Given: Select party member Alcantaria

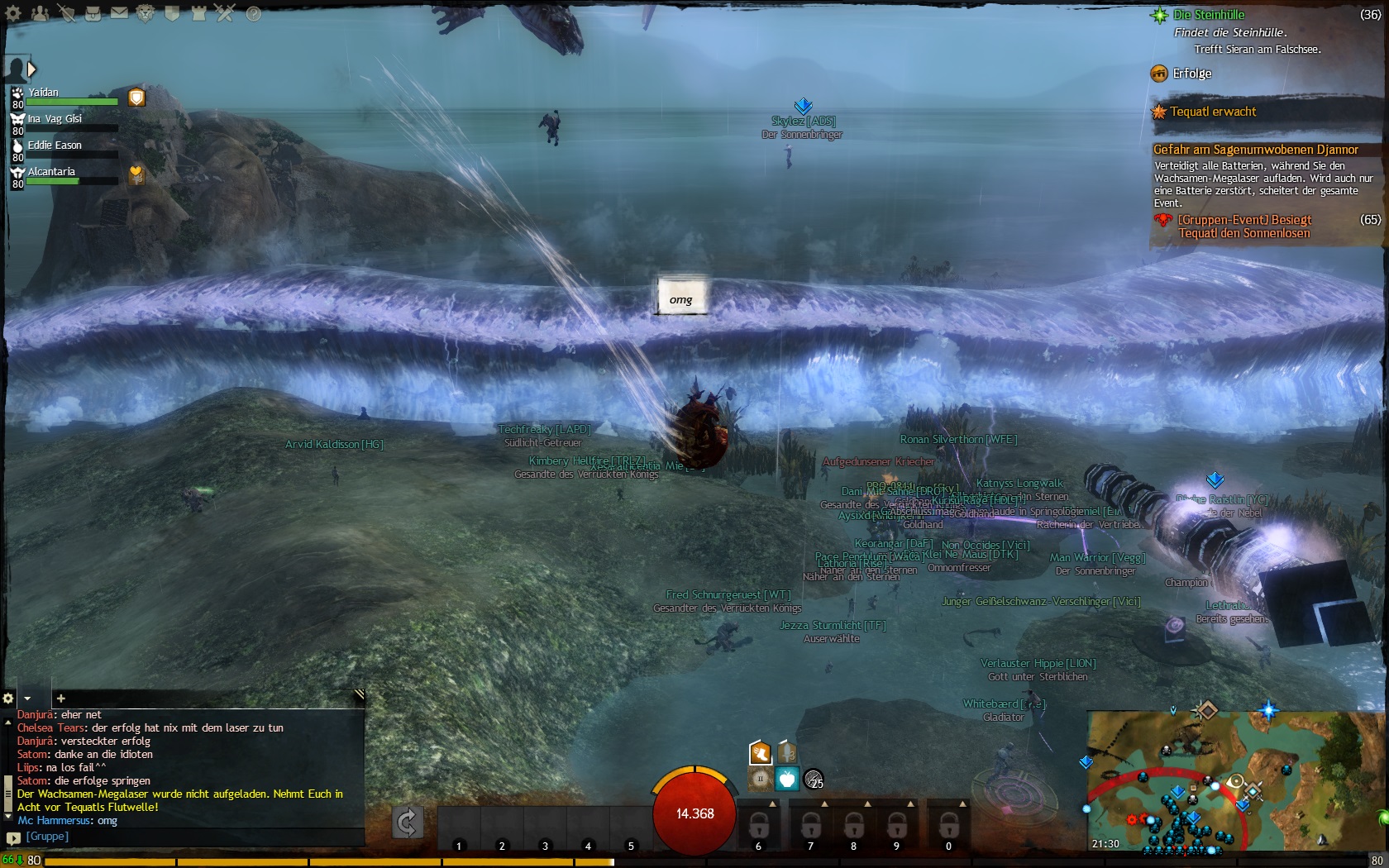Looking at the screenshot, I should (51, 172).
